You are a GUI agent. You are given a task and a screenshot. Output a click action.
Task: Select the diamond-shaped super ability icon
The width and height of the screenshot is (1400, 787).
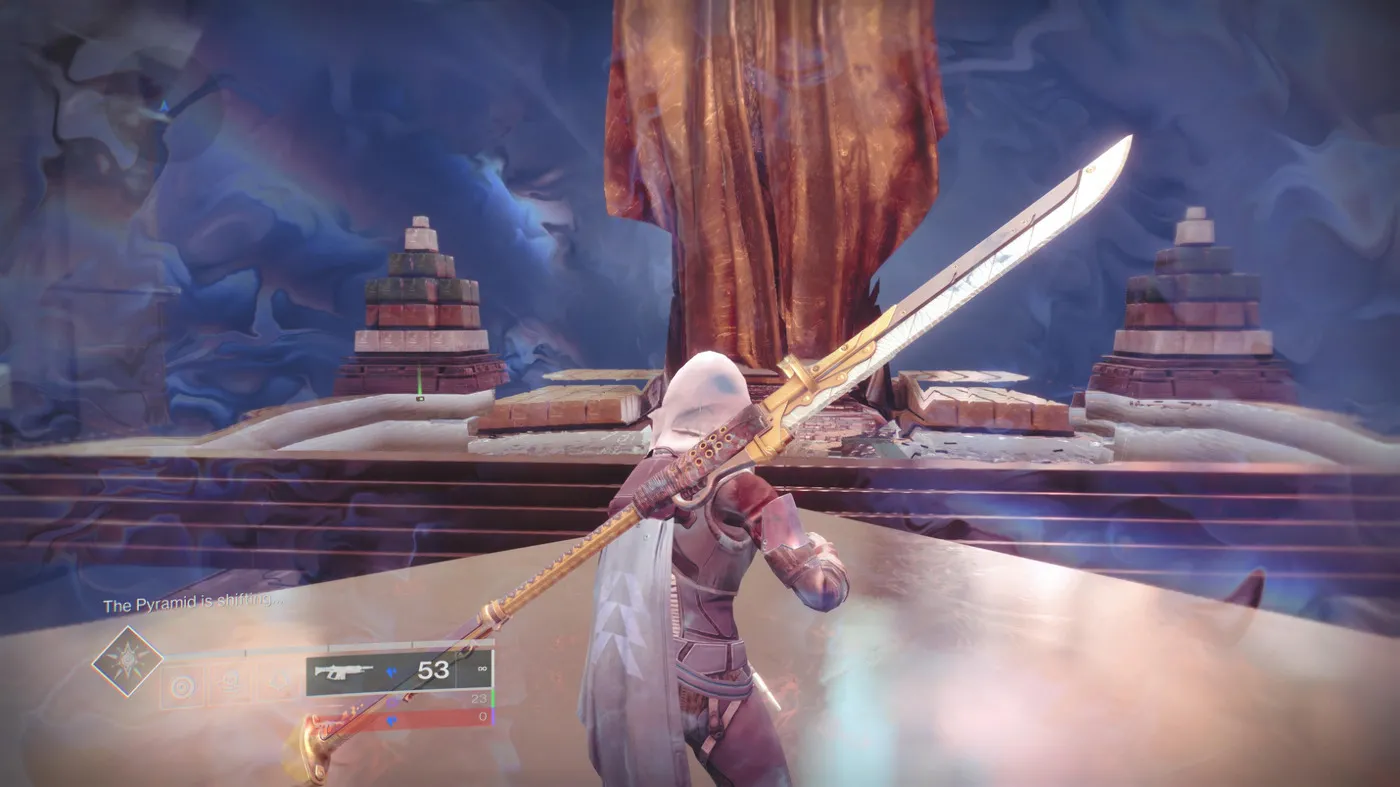[128, 661]
